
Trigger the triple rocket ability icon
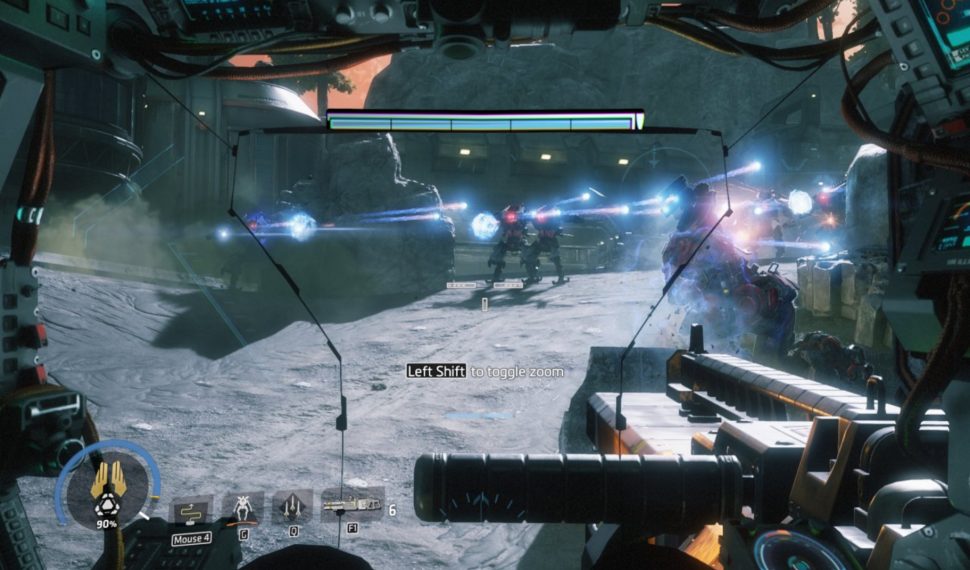click(293, 505)
